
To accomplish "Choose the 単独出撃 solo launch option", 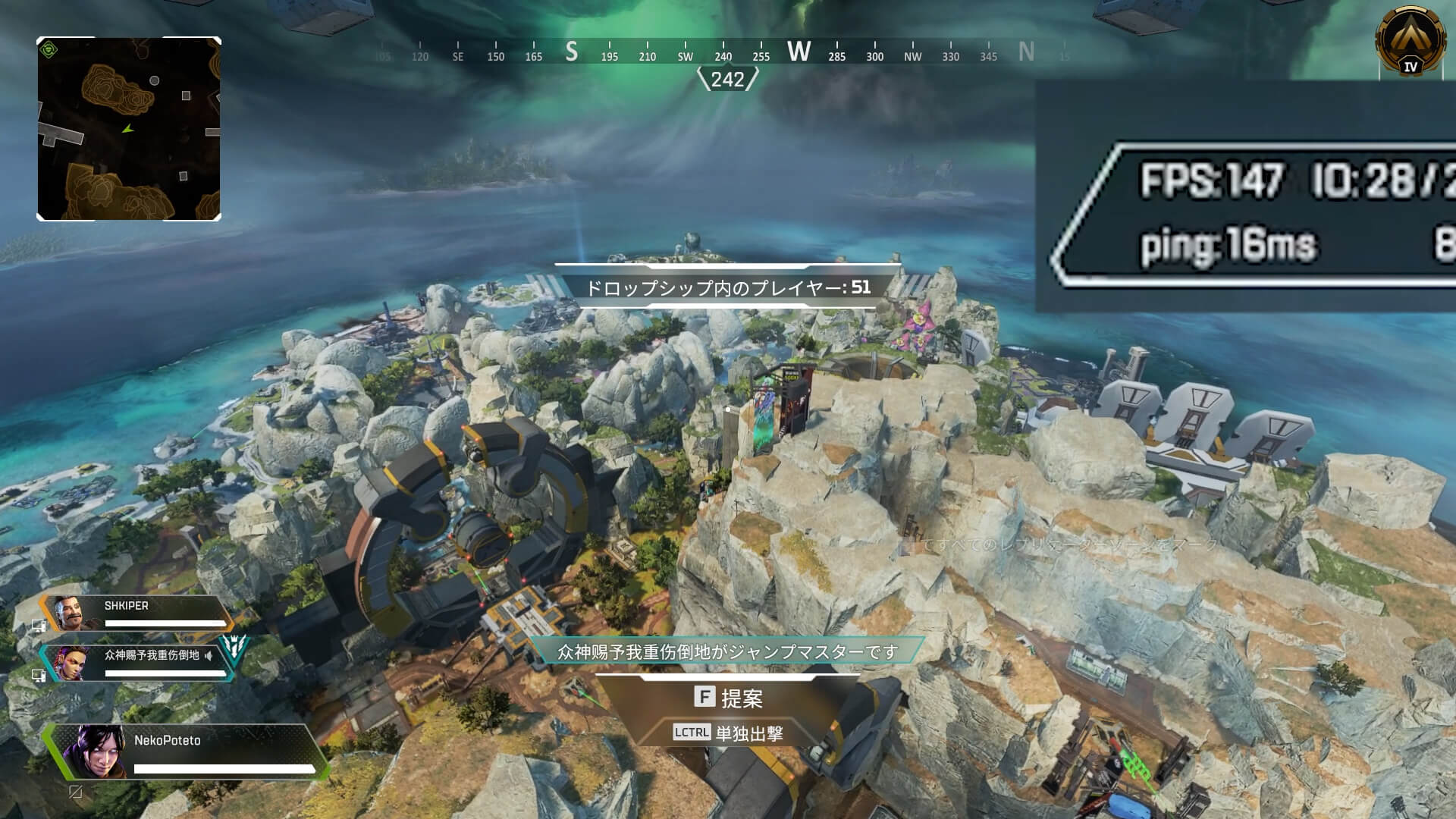I will click(x=728, y=733).
